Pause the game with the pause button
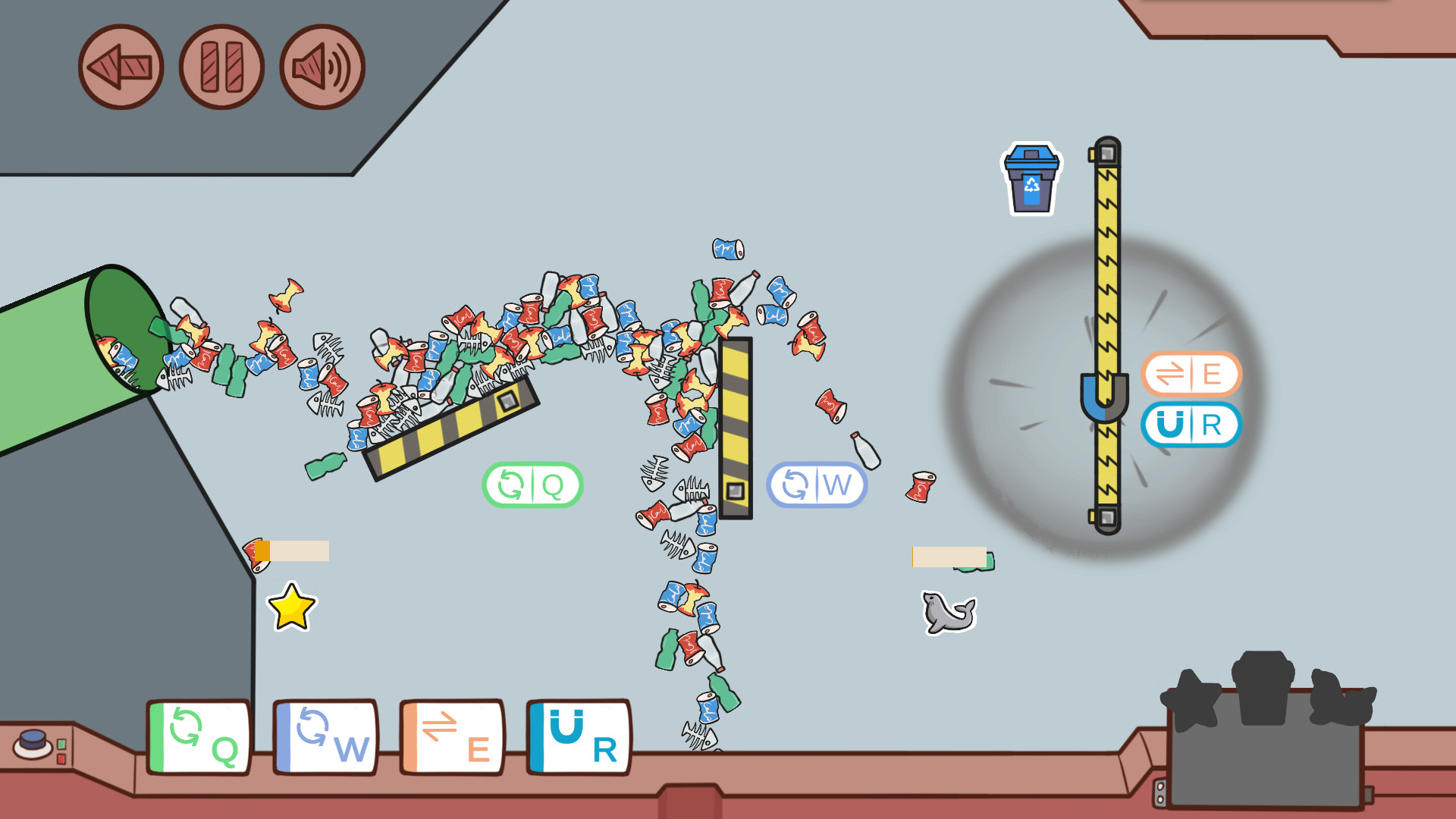 (220, 67)
